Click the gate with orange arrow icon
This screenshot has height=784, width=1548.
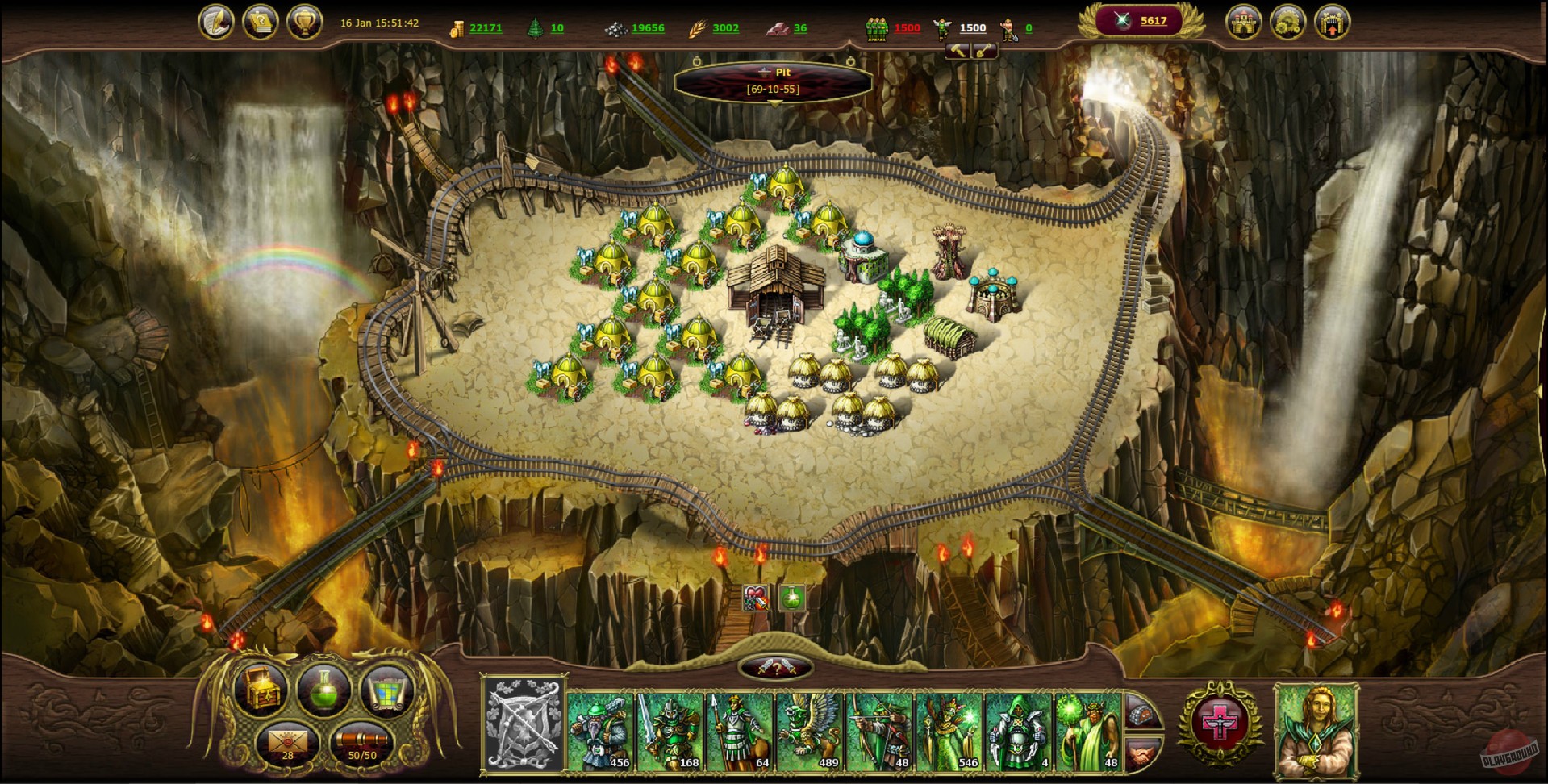pyautogui.click(x=1333, y=21)
